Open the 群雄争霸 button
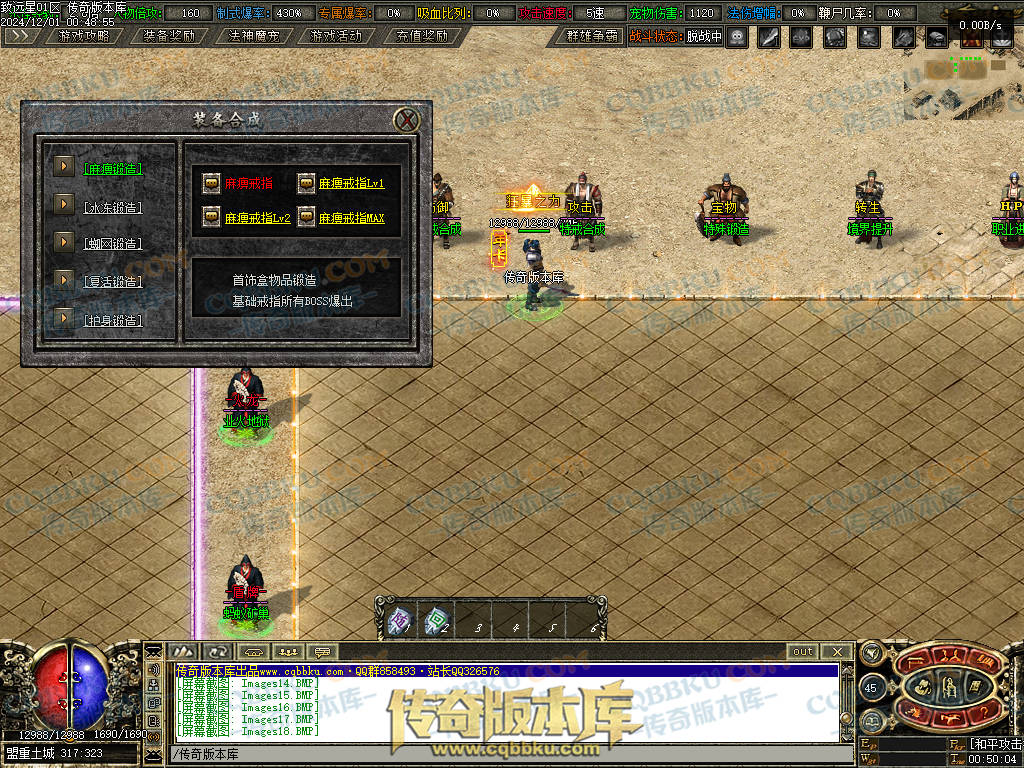This screenshot has width=1024, height=768. 588,36
